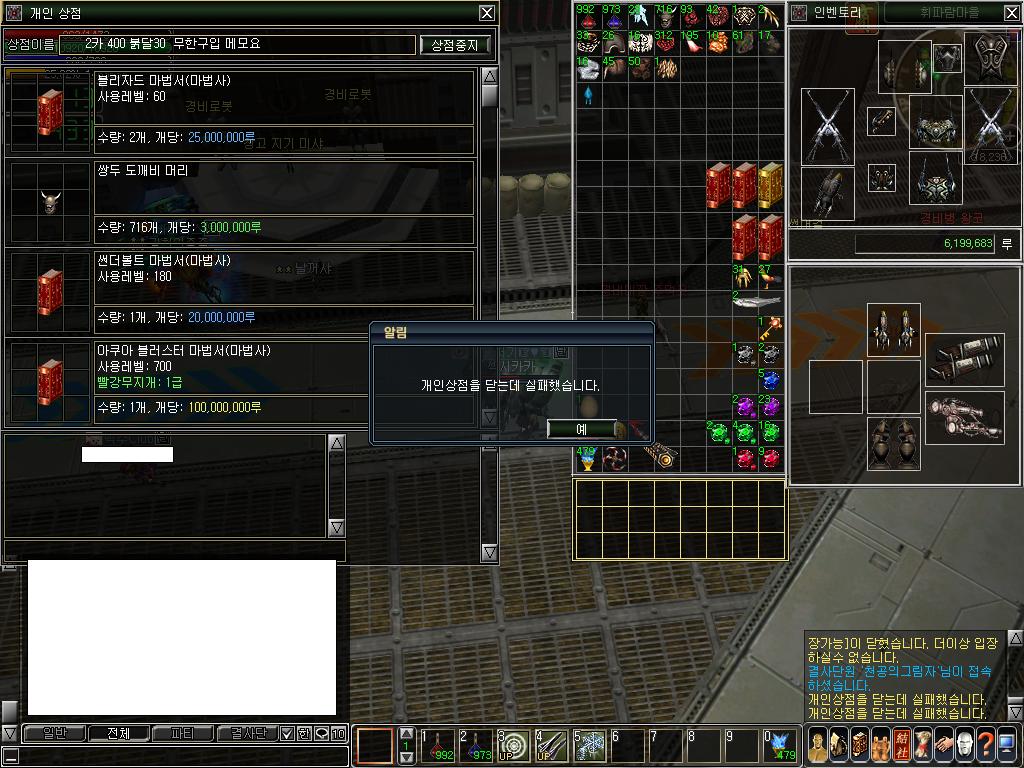Select the golden key in the inventory
The width and height of the screenshot is (1024, 768).
click(771, 327)
